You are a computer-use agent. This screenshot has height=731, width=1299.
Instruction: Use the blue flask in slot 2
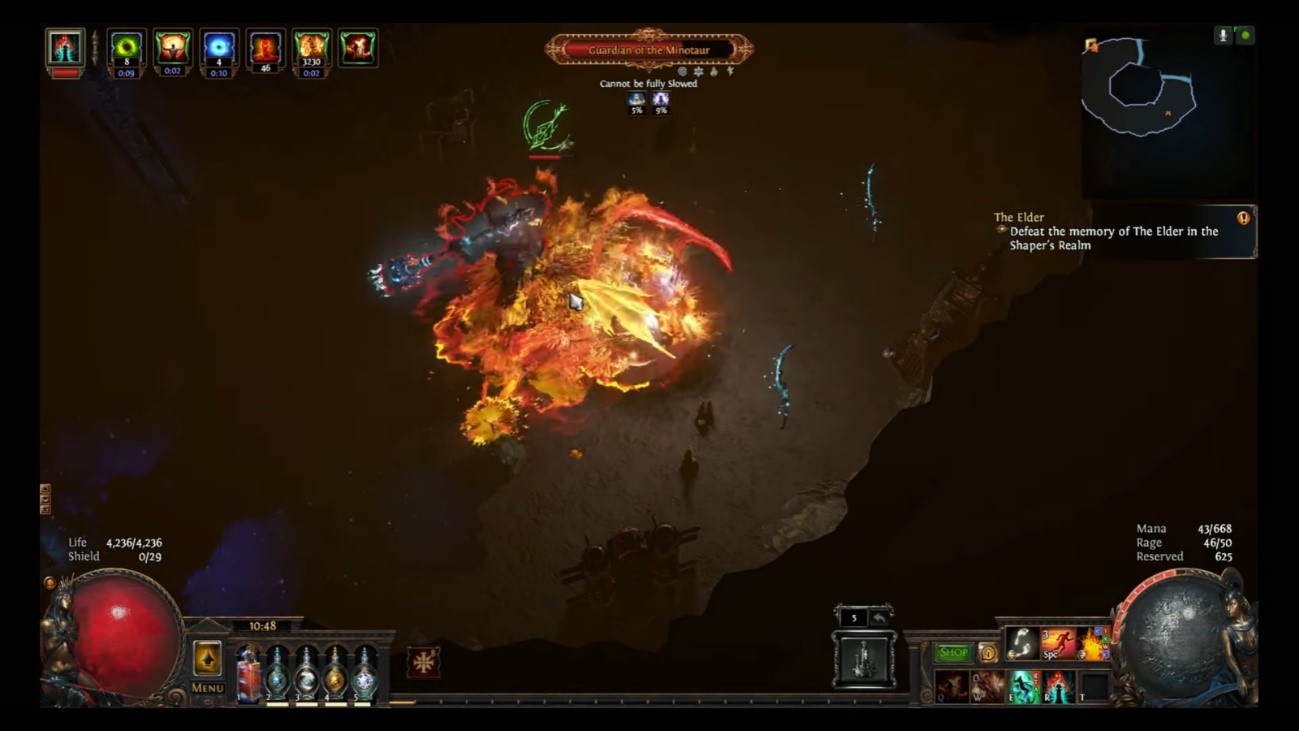(277, 672)
